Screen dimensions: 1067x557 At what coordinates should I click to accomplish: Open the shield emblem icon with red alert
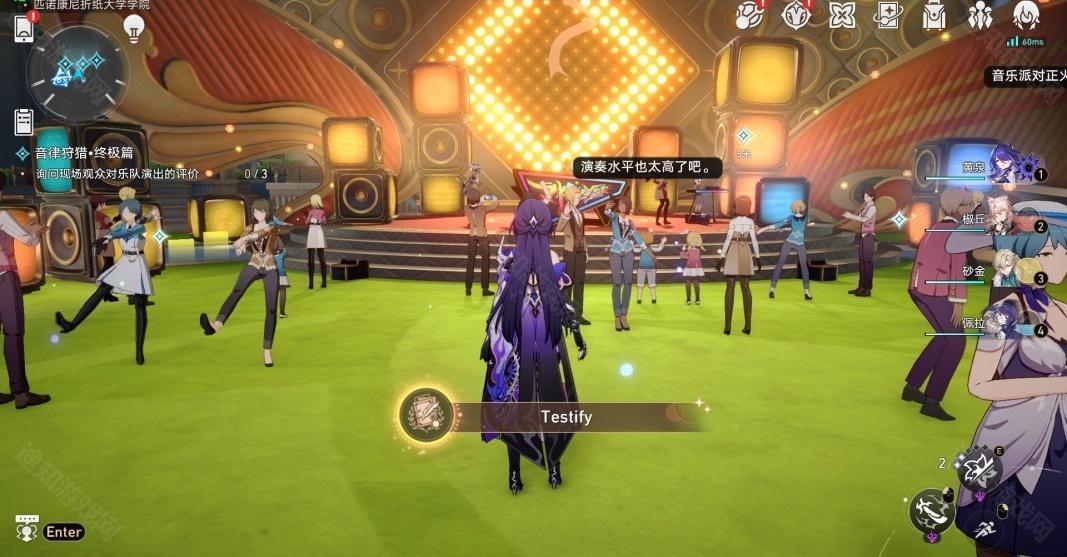(796, 15)
